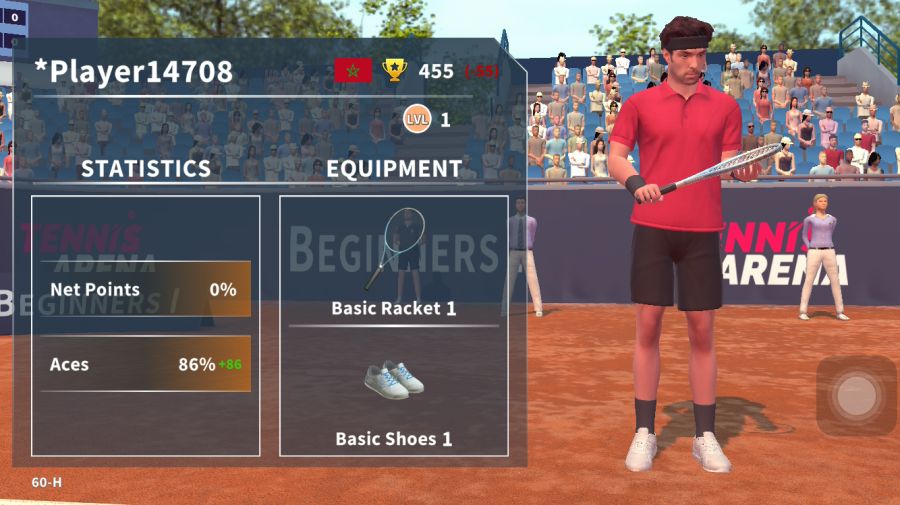
Task: Click the Morocco flag icon
Action: point(352,70)
